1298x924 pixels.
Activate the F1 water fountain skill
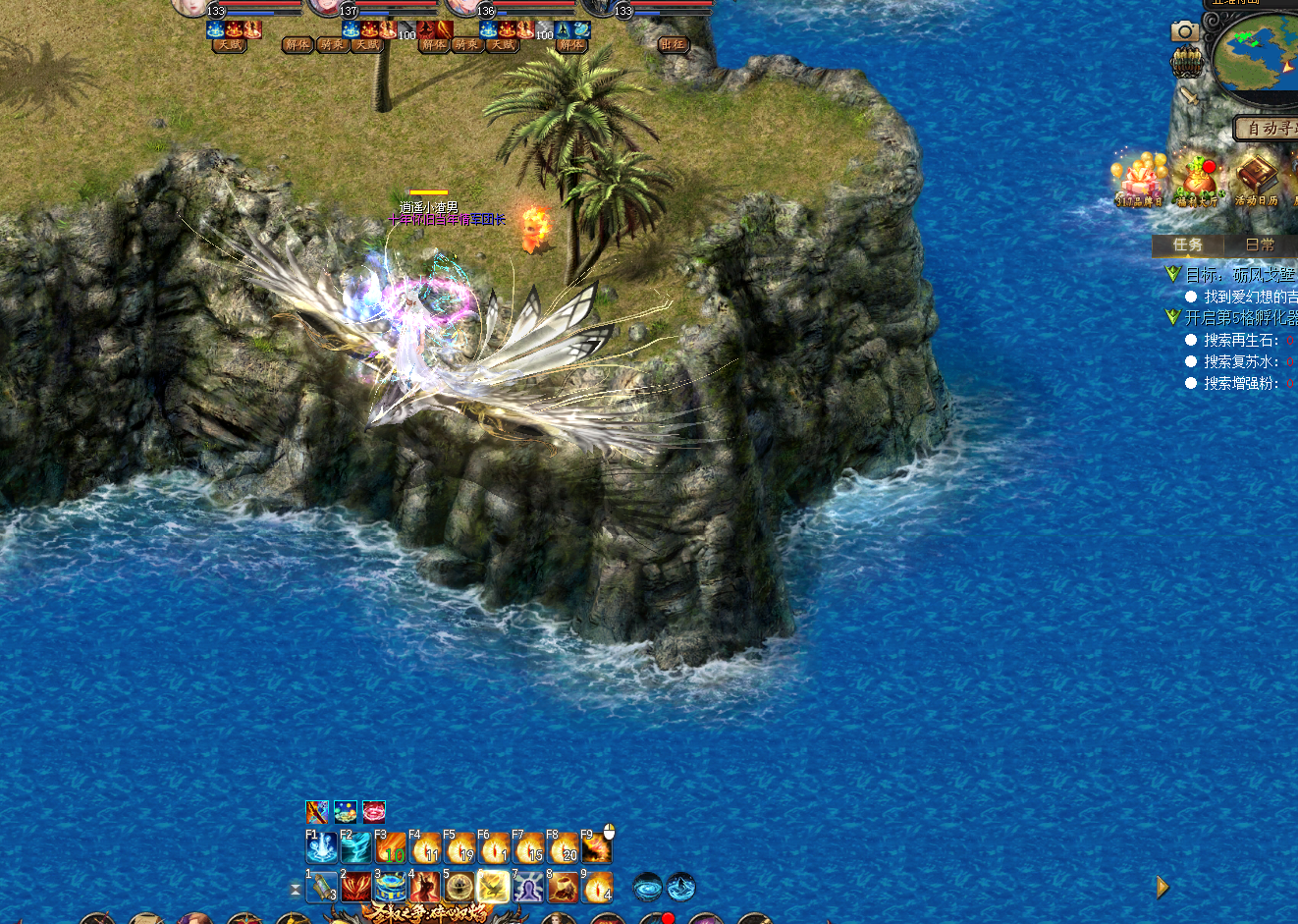pos(321,846)
